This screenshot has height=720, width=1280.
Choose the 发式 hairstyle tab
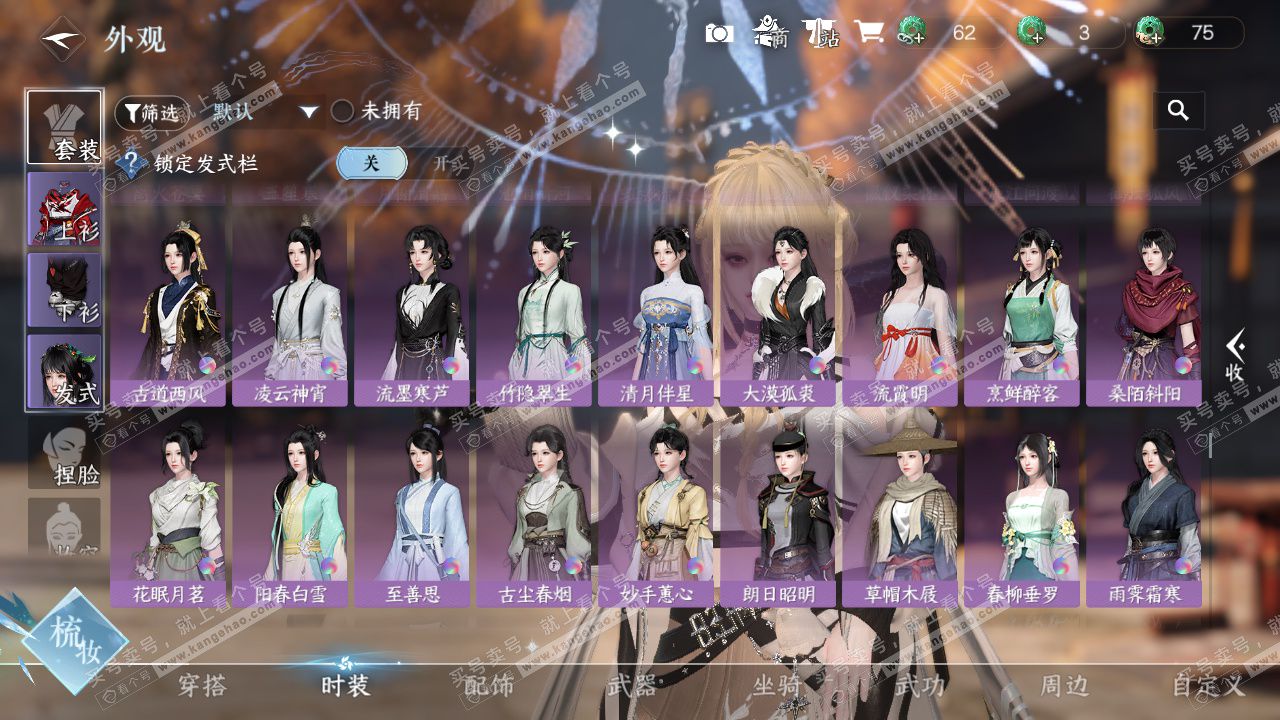(x=64, y=371)
